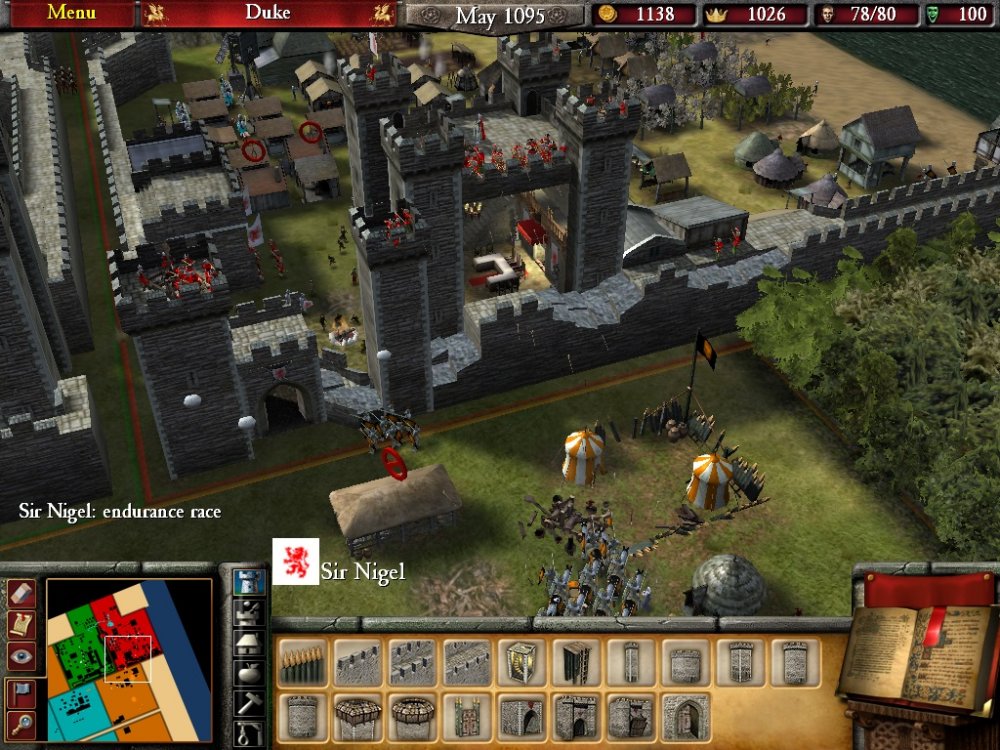The height and width of the screenshot is (750, 1000).
Task: Click the blue flag button
Action: point(21,692)
